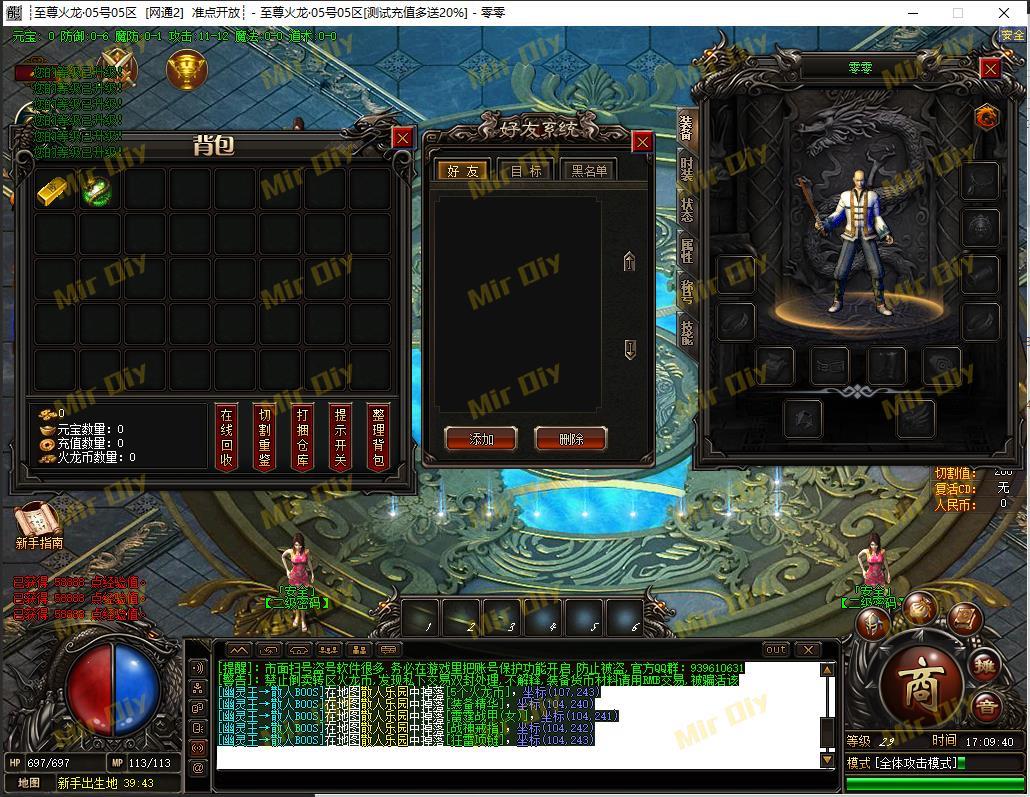
Task: Toggle the 提示开关 hint switch
Action: [x=341, y=437]
